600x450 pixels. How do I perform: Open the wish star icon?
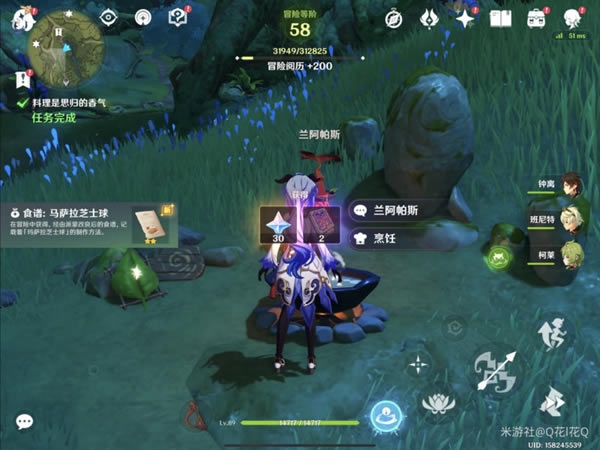465,18
